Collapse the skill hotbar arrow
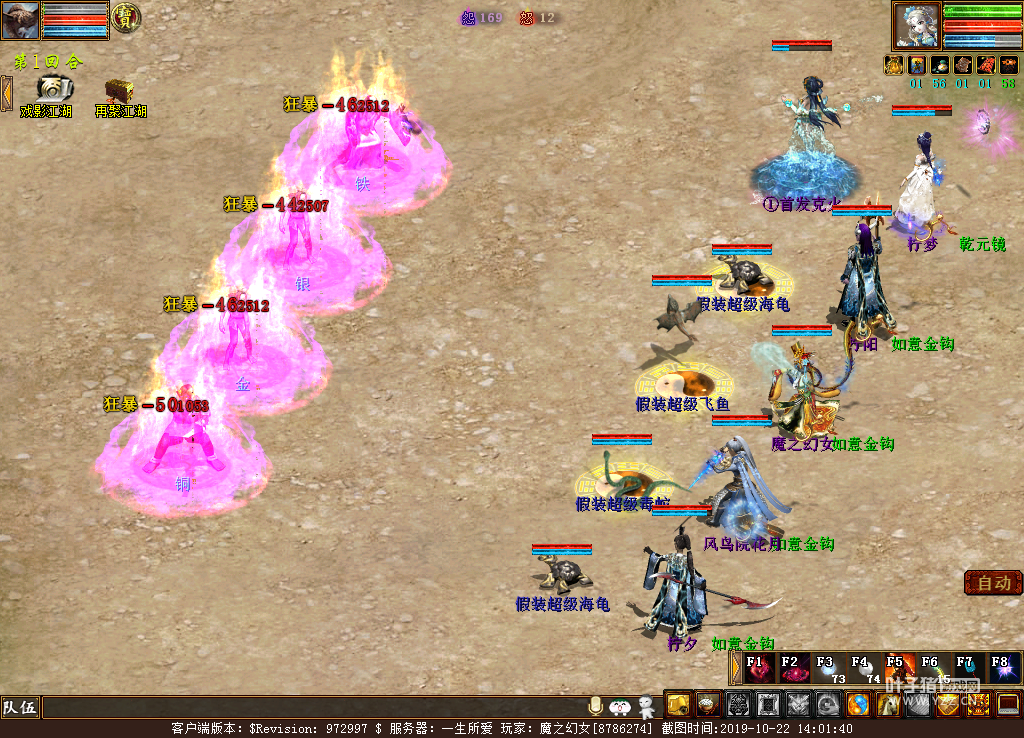 click(736, 667)
